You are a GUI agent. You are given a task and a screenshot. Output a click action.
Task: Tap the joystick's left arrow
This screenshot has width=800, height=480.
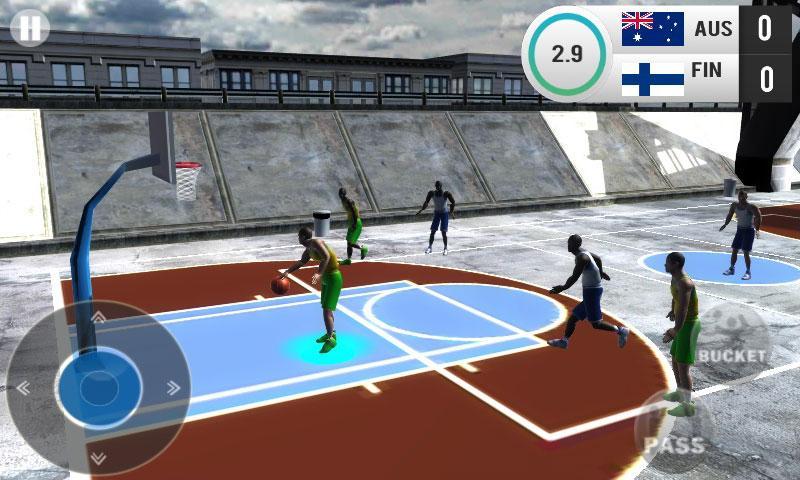point(23,387)
